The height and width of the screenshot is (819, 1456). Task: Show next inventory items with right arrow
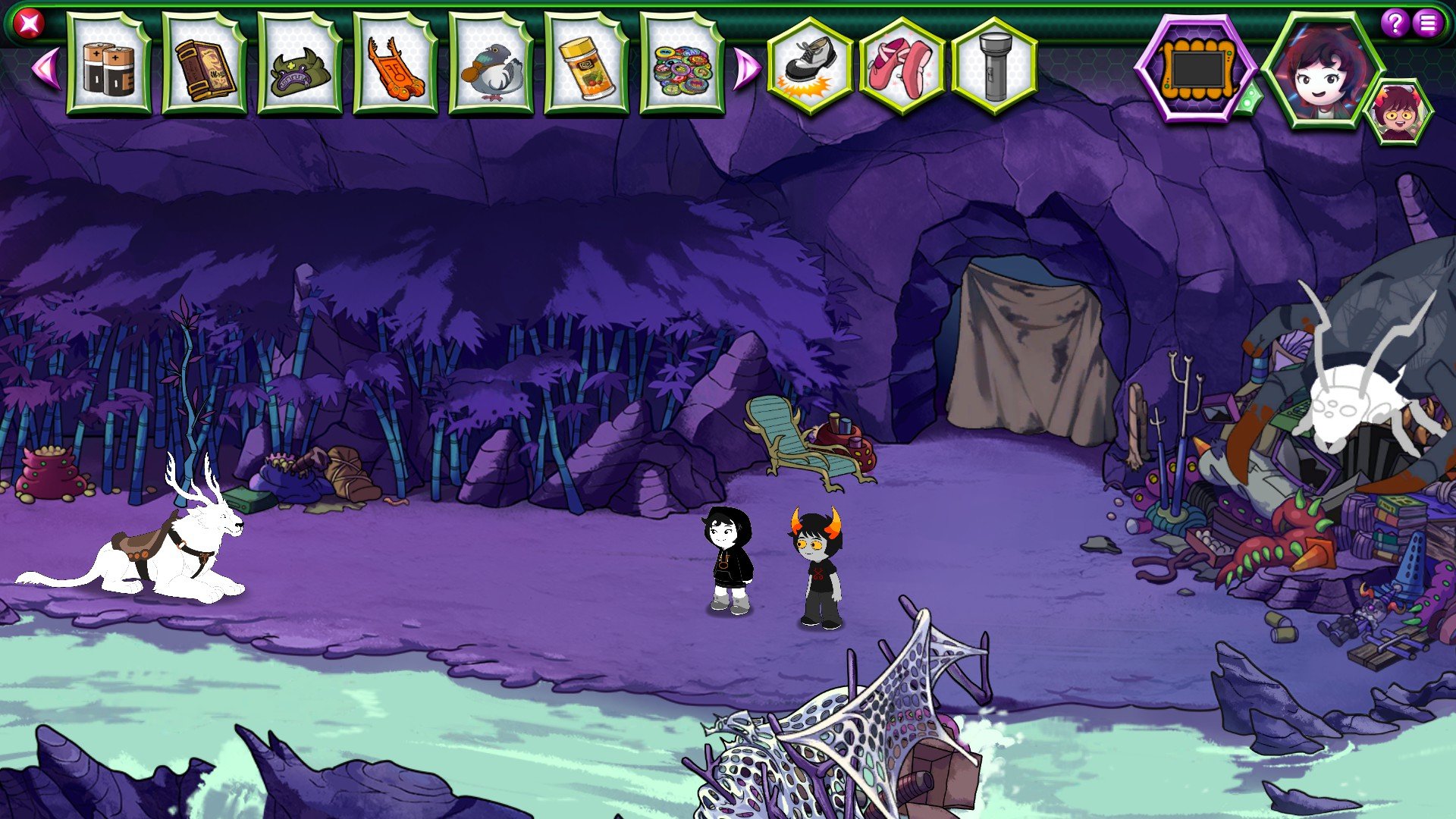coord(746,69)
